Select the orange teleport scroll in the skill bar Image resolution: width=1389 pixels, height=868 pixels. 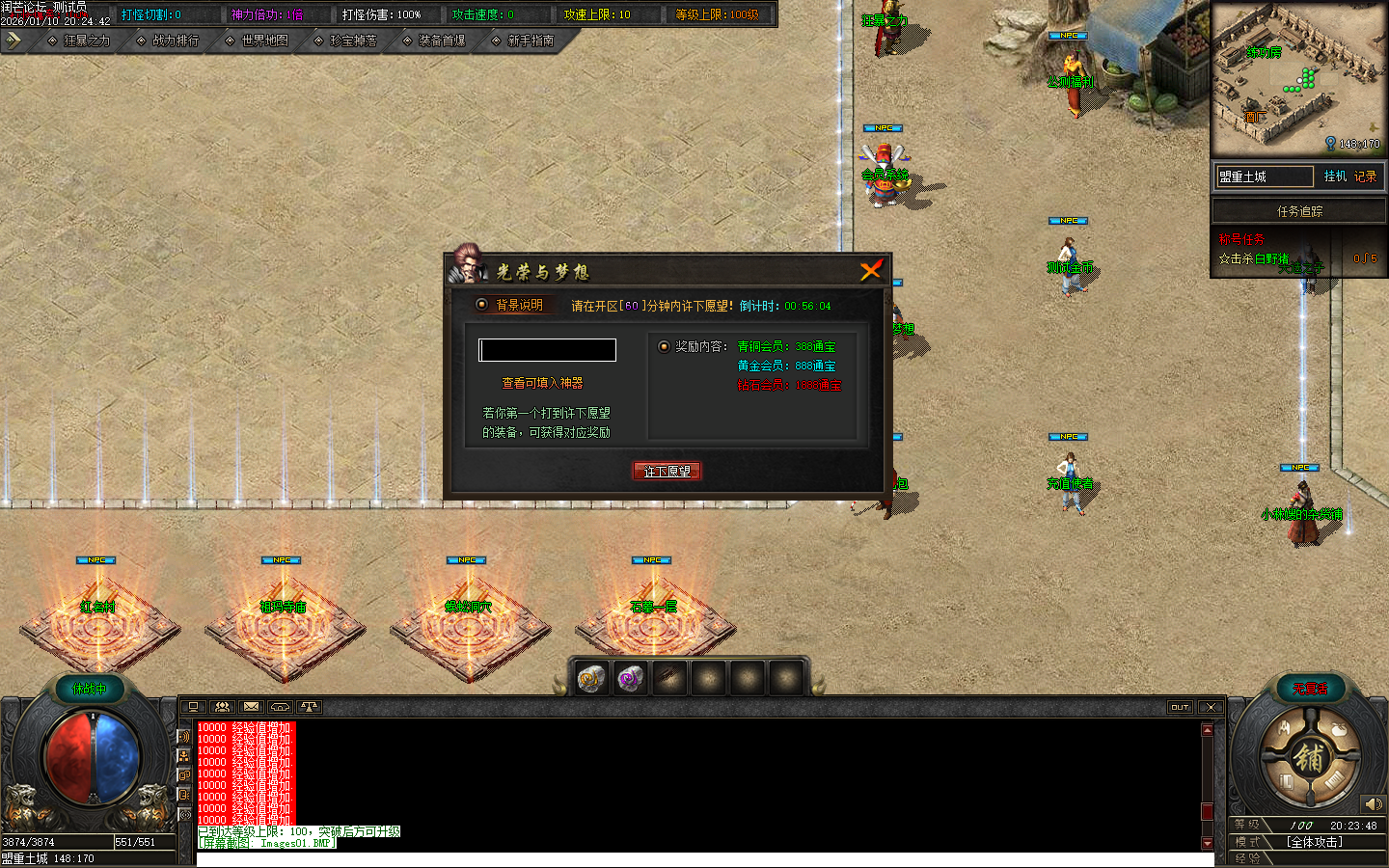pos(589,678)
